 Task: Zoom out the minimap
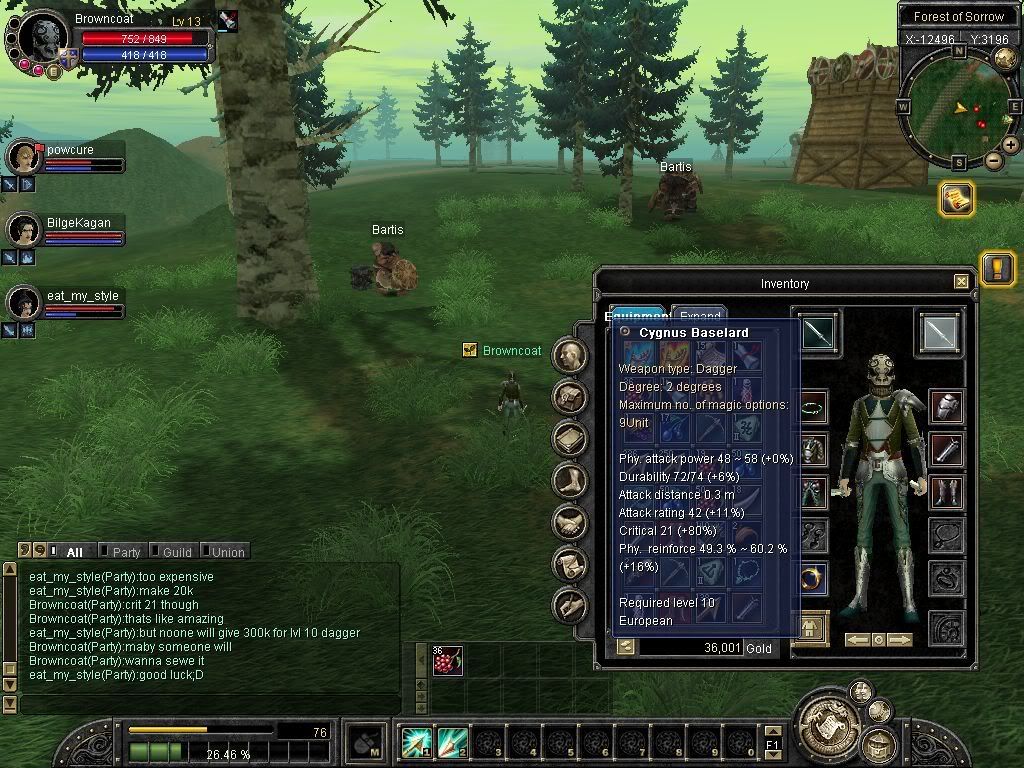coord(994,160)
